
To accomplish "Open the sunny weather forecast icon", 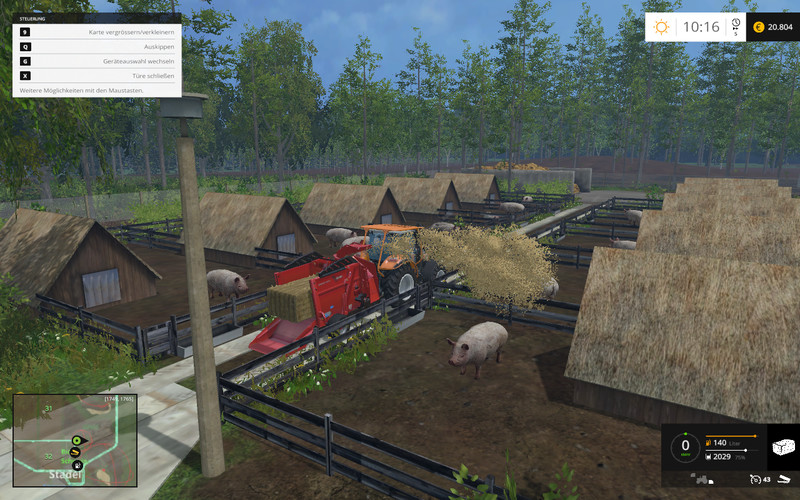I will pos(659,27).
